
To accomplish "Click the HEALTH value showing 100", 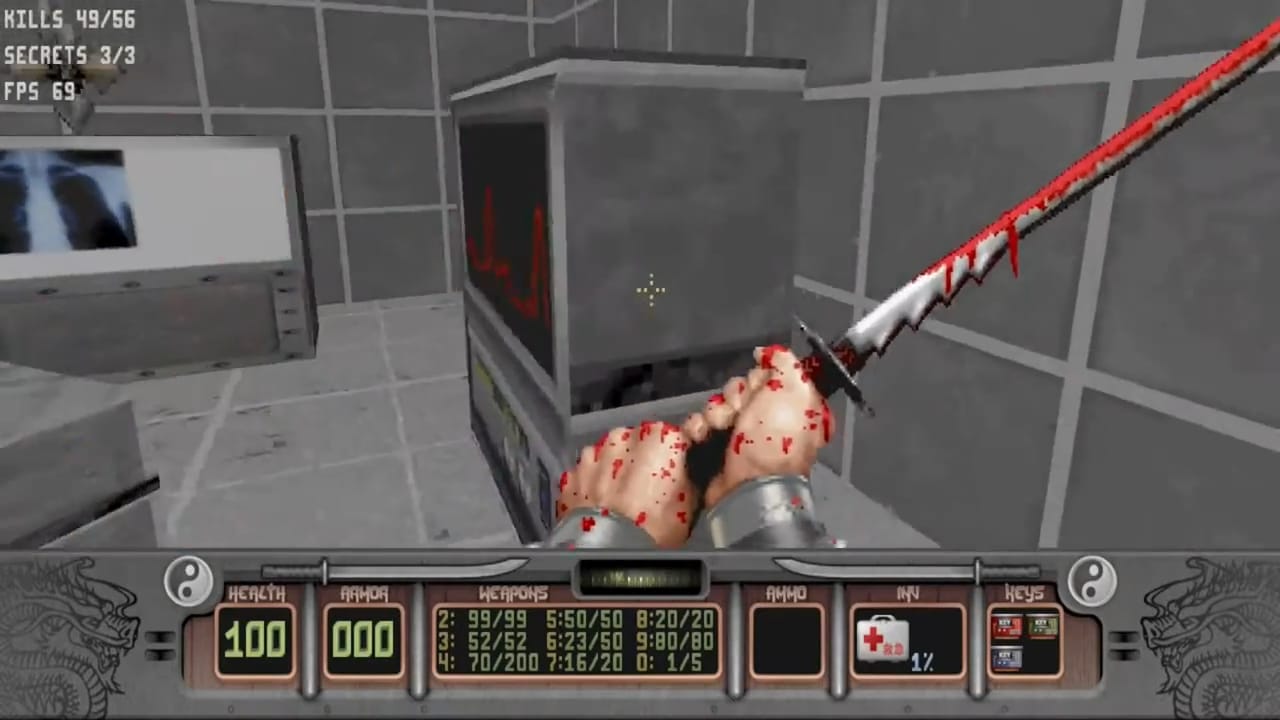I will click(x=258, y=640).
